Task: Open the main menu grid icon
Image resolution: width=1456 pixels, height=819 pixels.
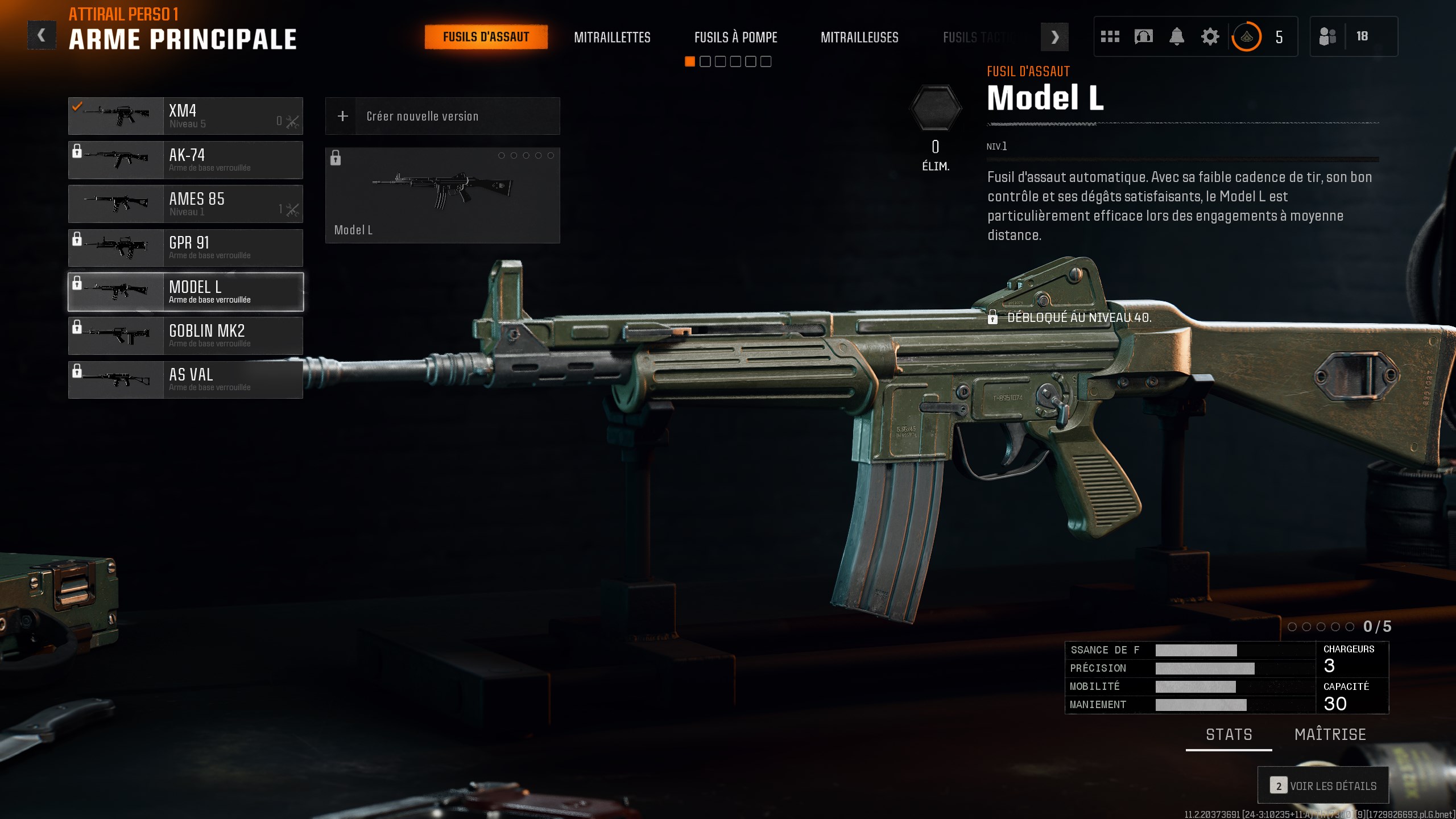Action: pos(1110,36)
